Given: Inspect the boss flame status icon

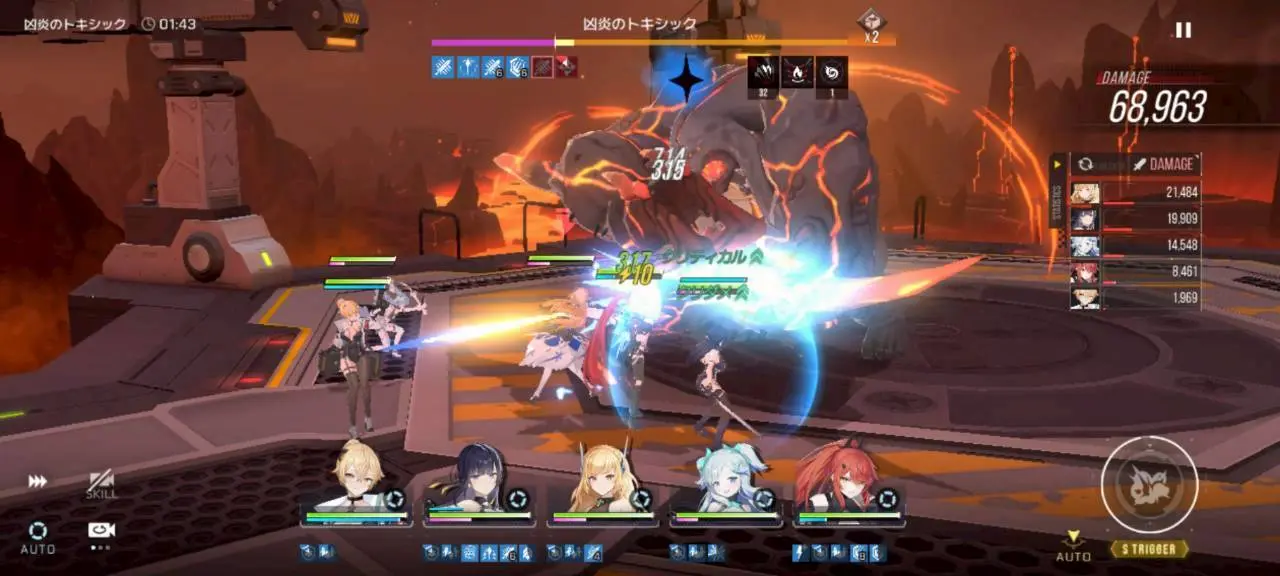Looking at the screenshot, I should [797, 72].
